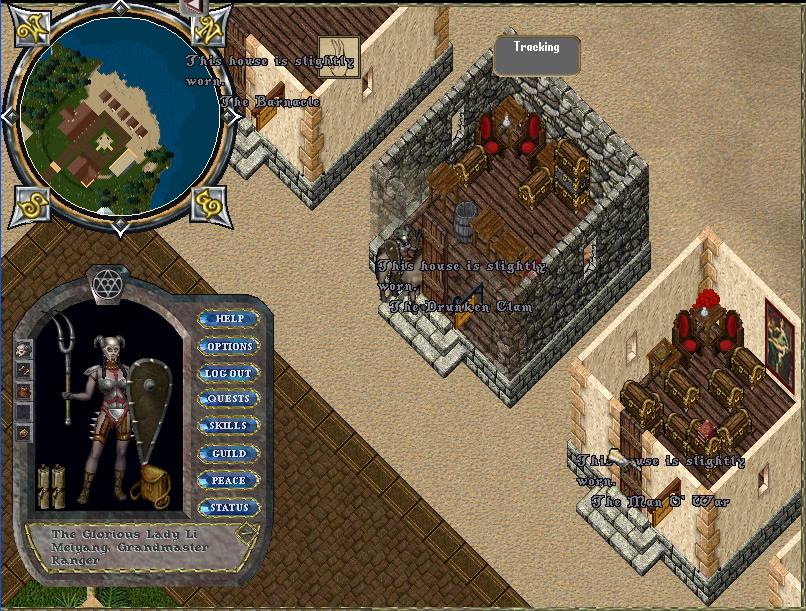Minimize the paperdoll with the title-plate button
Image resolution: width=806 pixels, height=611 pixels.
(247, 533)
